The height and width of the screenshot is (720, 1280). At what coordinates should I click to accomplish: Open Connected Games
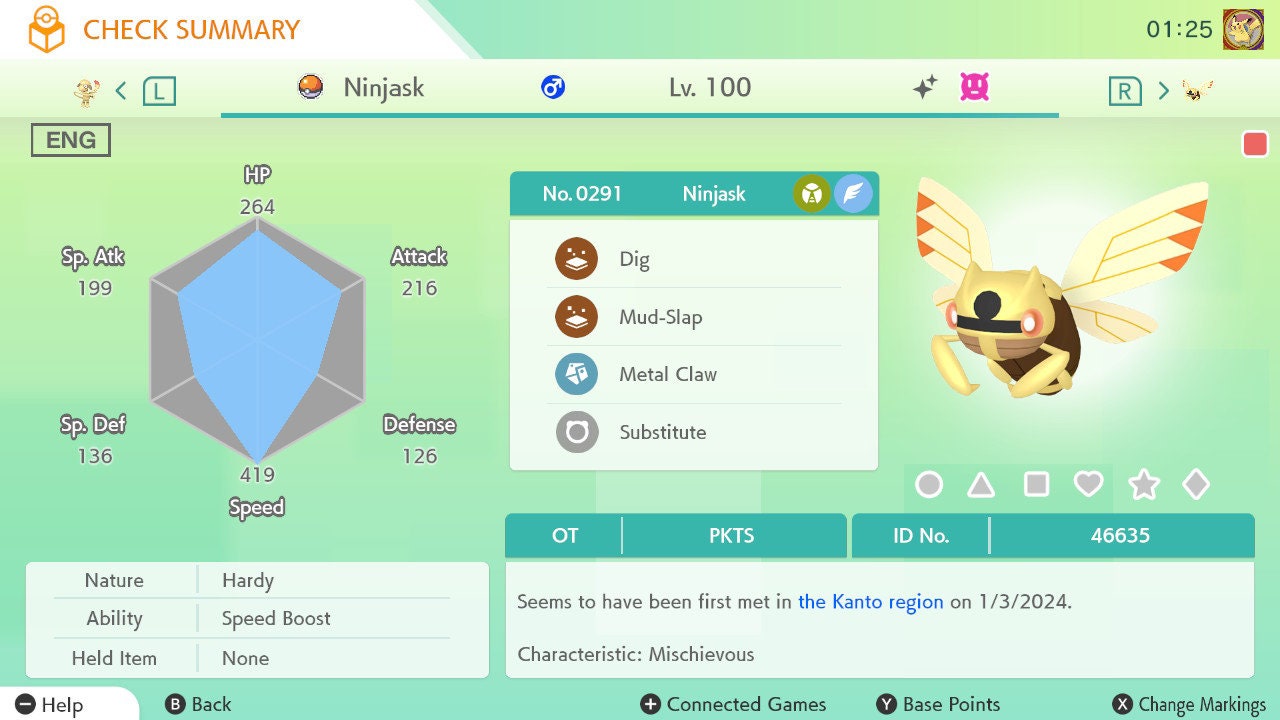click(733, 705)
